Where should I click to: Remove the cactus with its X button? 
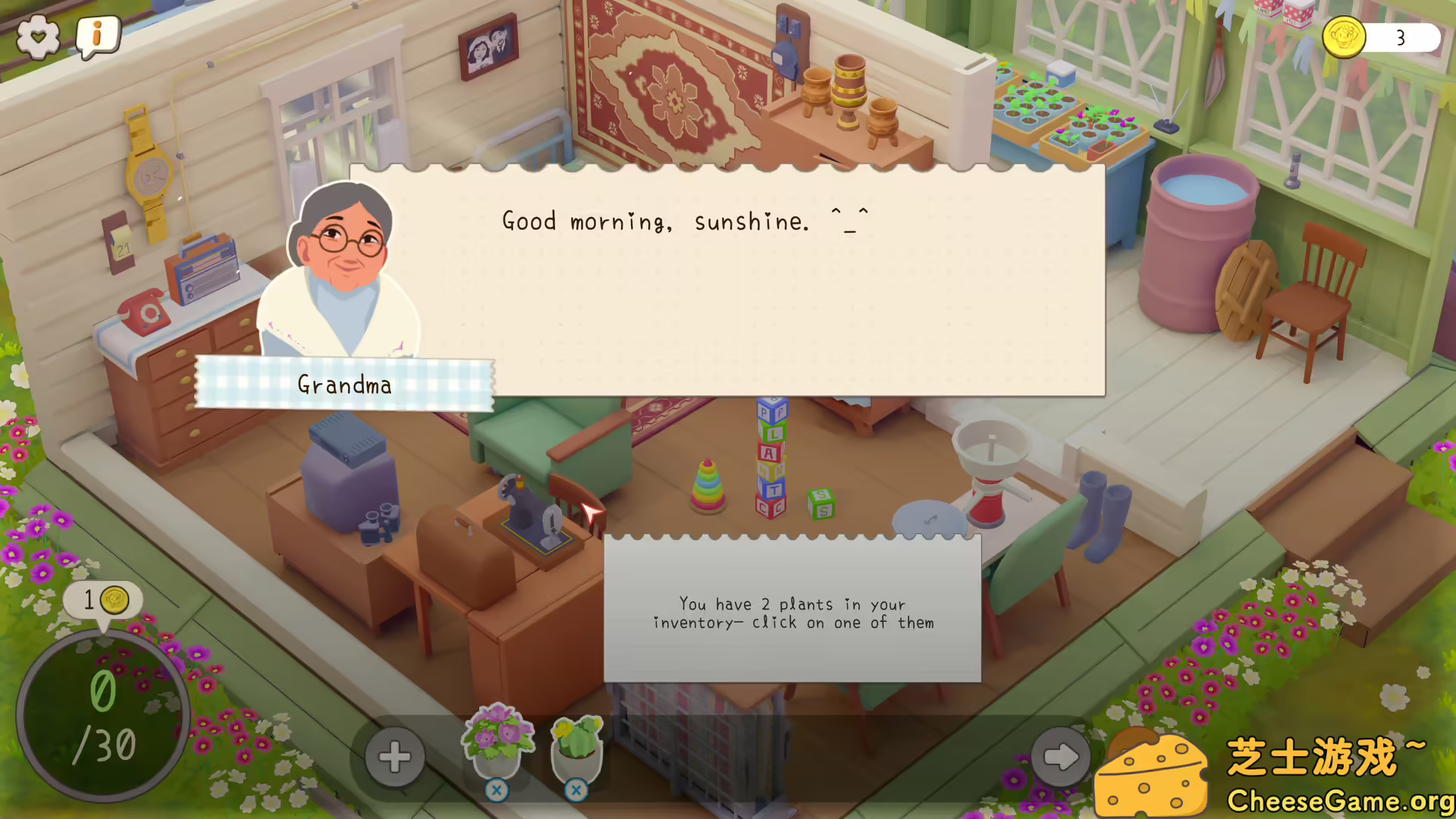click(x=578, y=790)
